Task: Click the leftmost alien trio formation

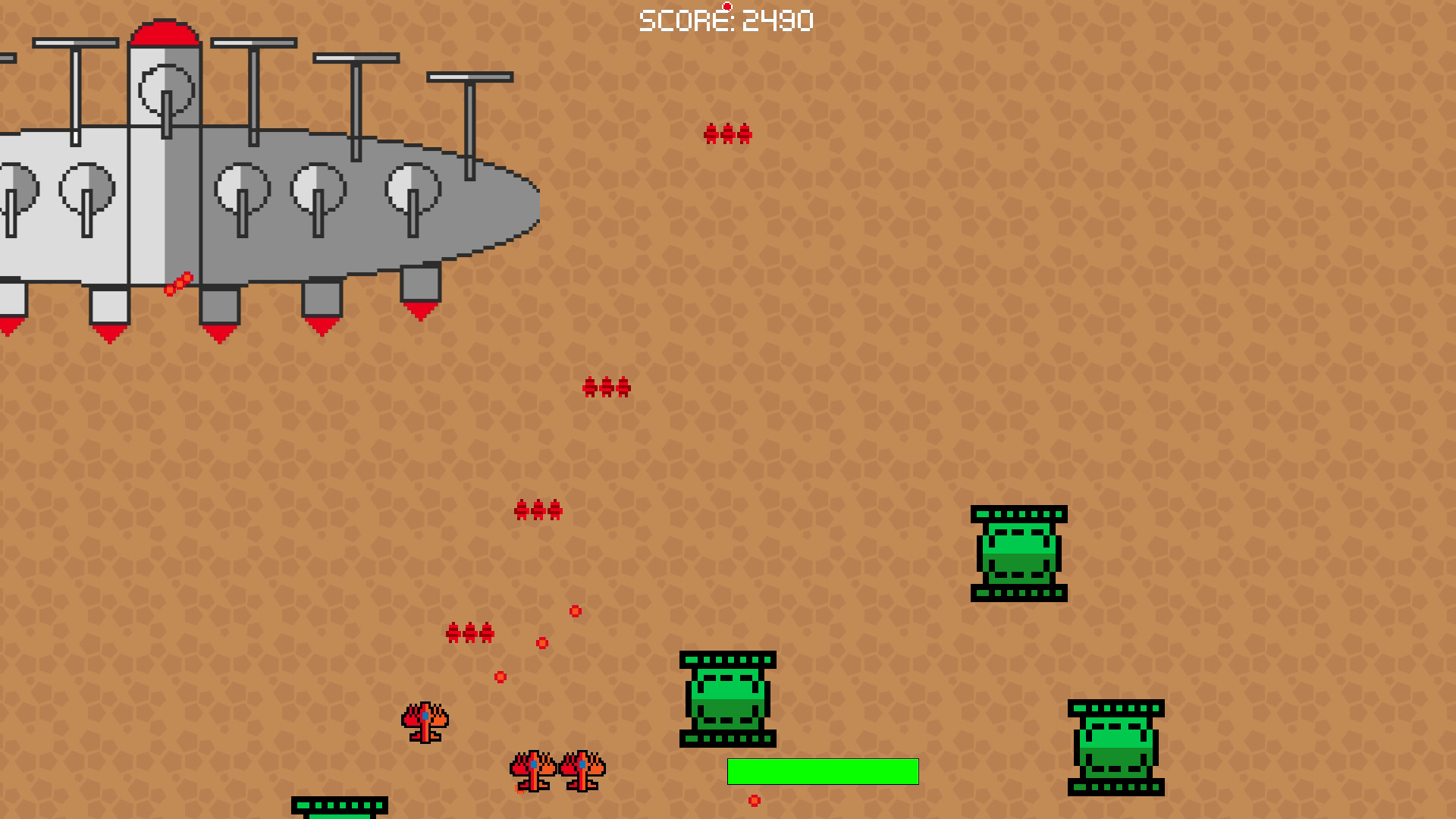Action: coord(469,632)
